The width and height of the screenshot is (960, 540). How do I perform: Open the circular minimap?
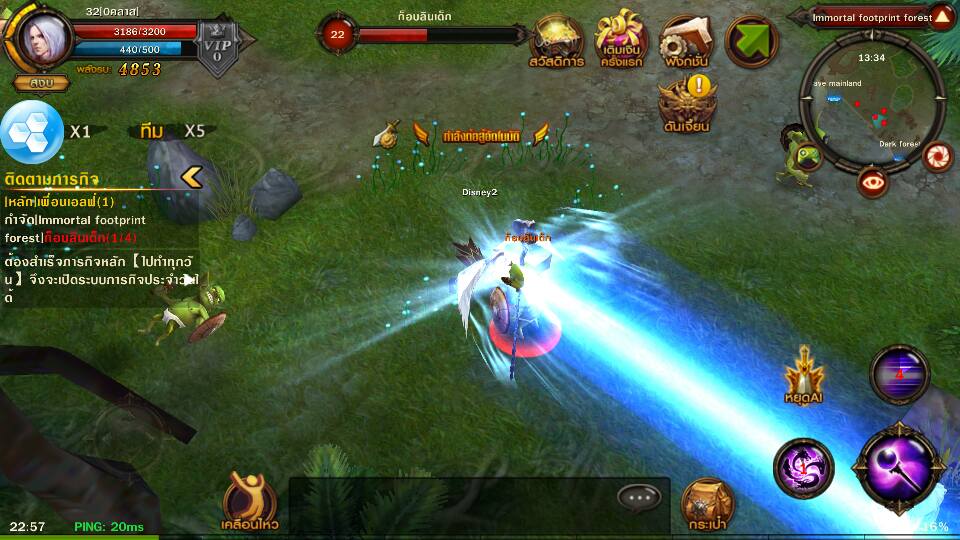[871, 100]
